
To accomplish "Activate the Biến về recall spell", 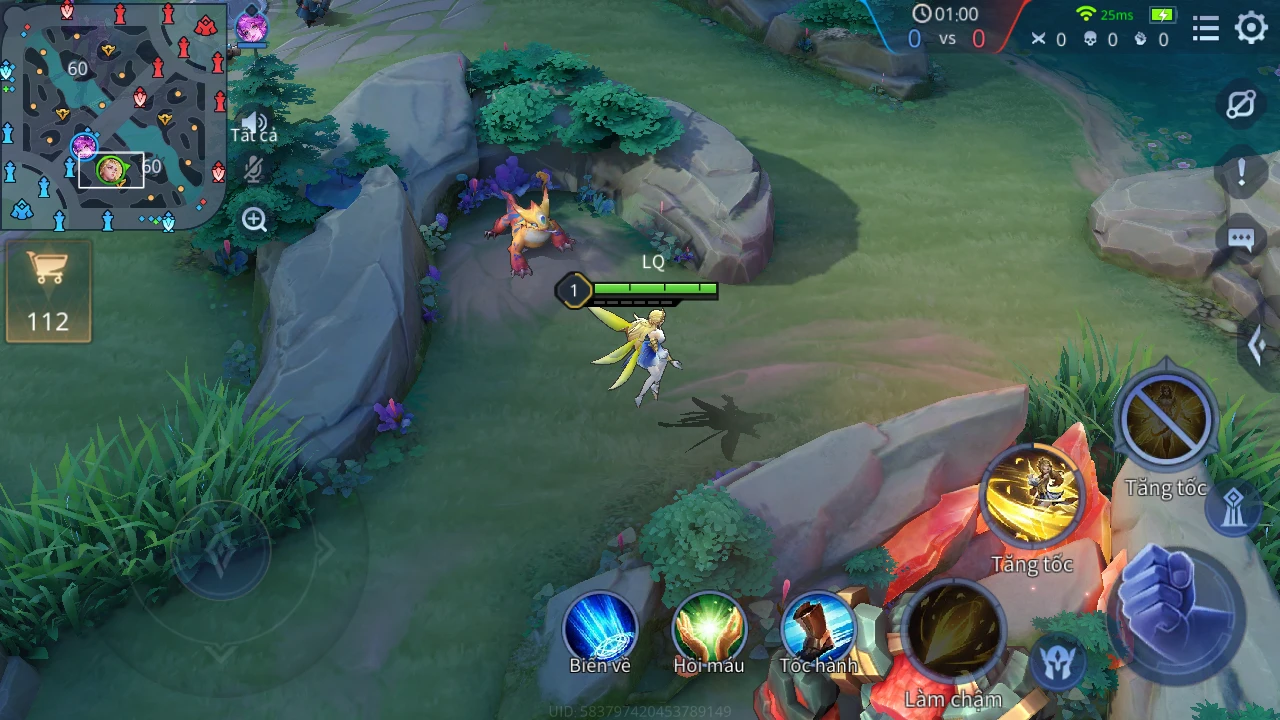I will [600, 627].
